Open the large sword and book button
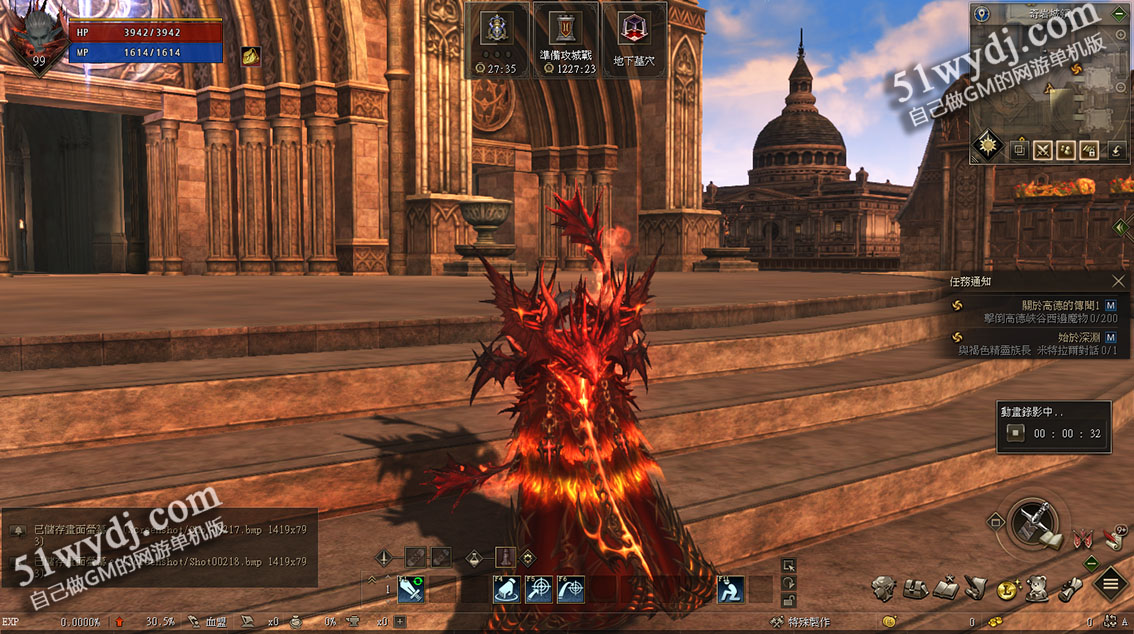 pyautogui.click(x=1034, y=523)
